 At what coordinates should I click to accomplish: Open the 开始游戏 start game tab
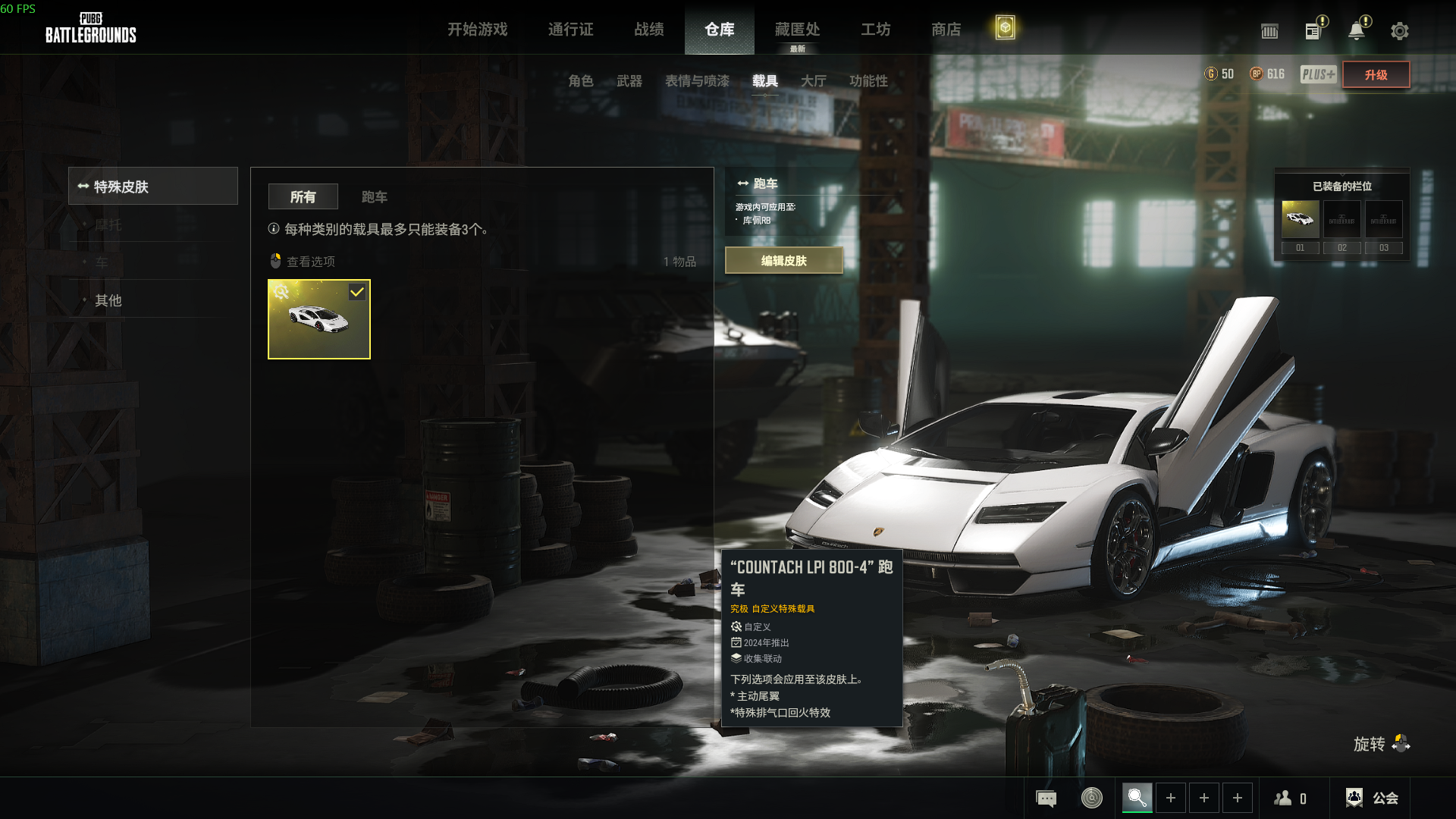(x=477, y=30)
